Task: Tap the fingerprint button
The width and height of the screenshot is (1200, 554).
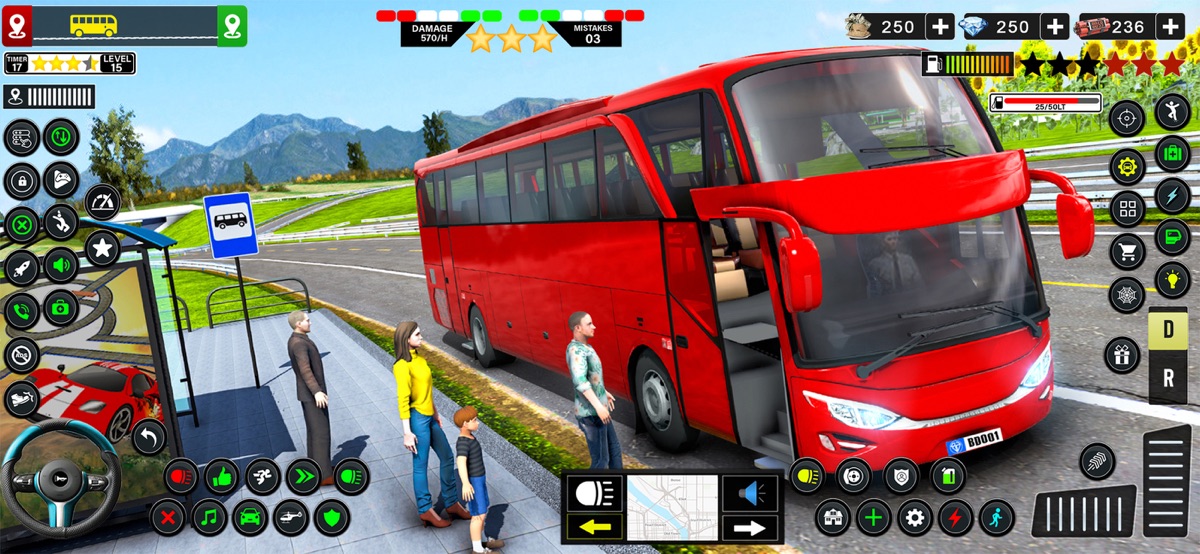Action: [x=1097, y=460]
